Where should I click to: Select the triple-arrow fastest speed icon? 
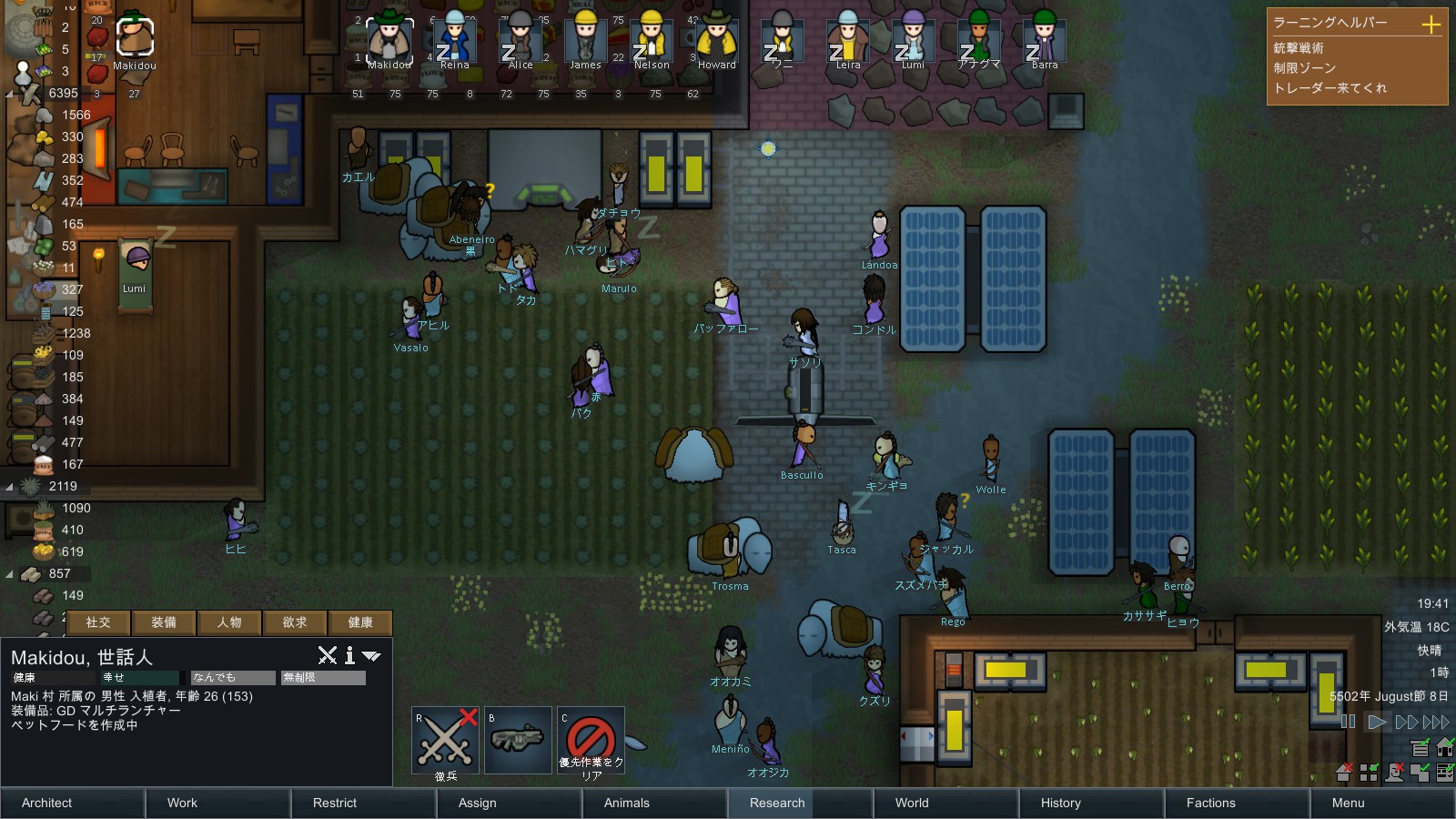tap(1437, 722)
